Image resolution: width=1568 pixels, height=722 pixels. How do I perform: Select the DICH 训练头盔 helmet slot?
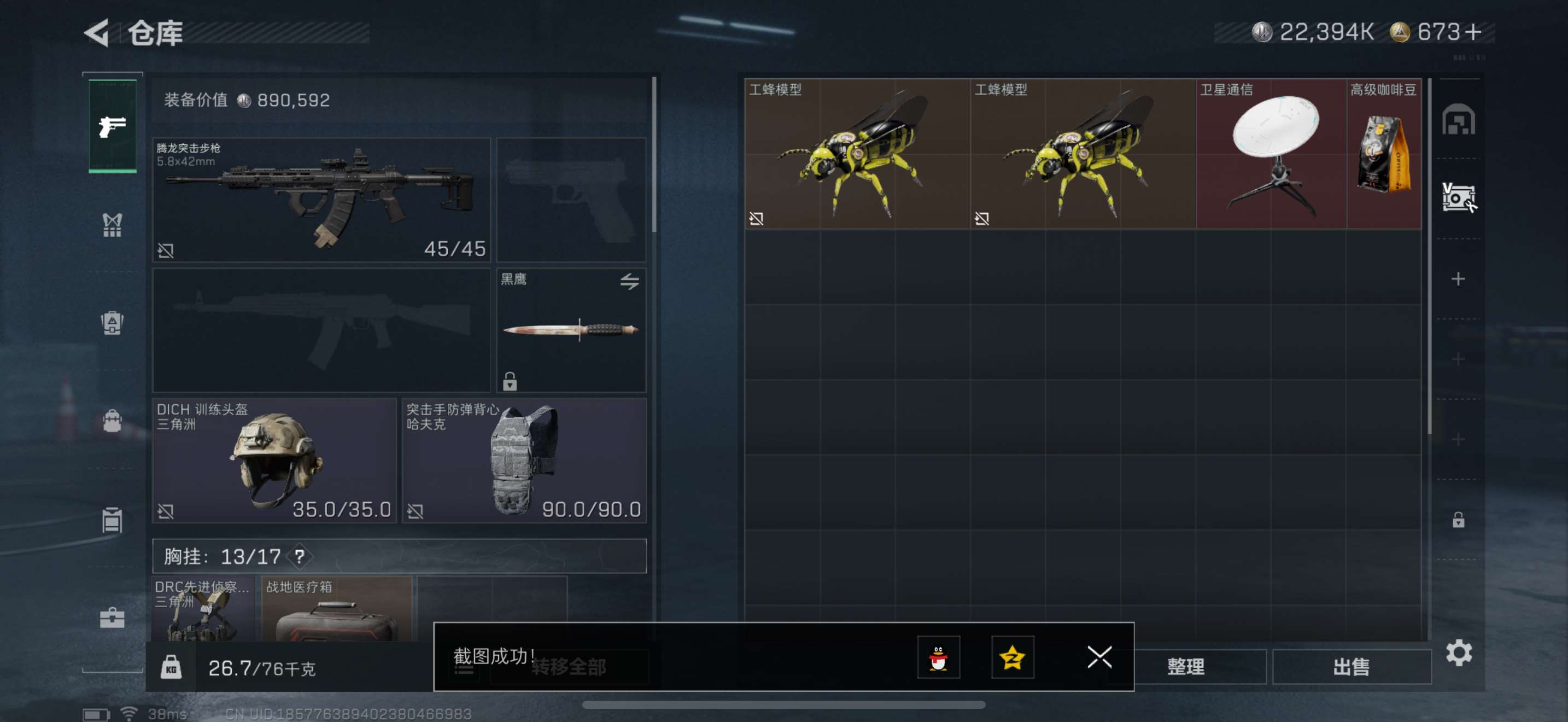tap(274, 460)
